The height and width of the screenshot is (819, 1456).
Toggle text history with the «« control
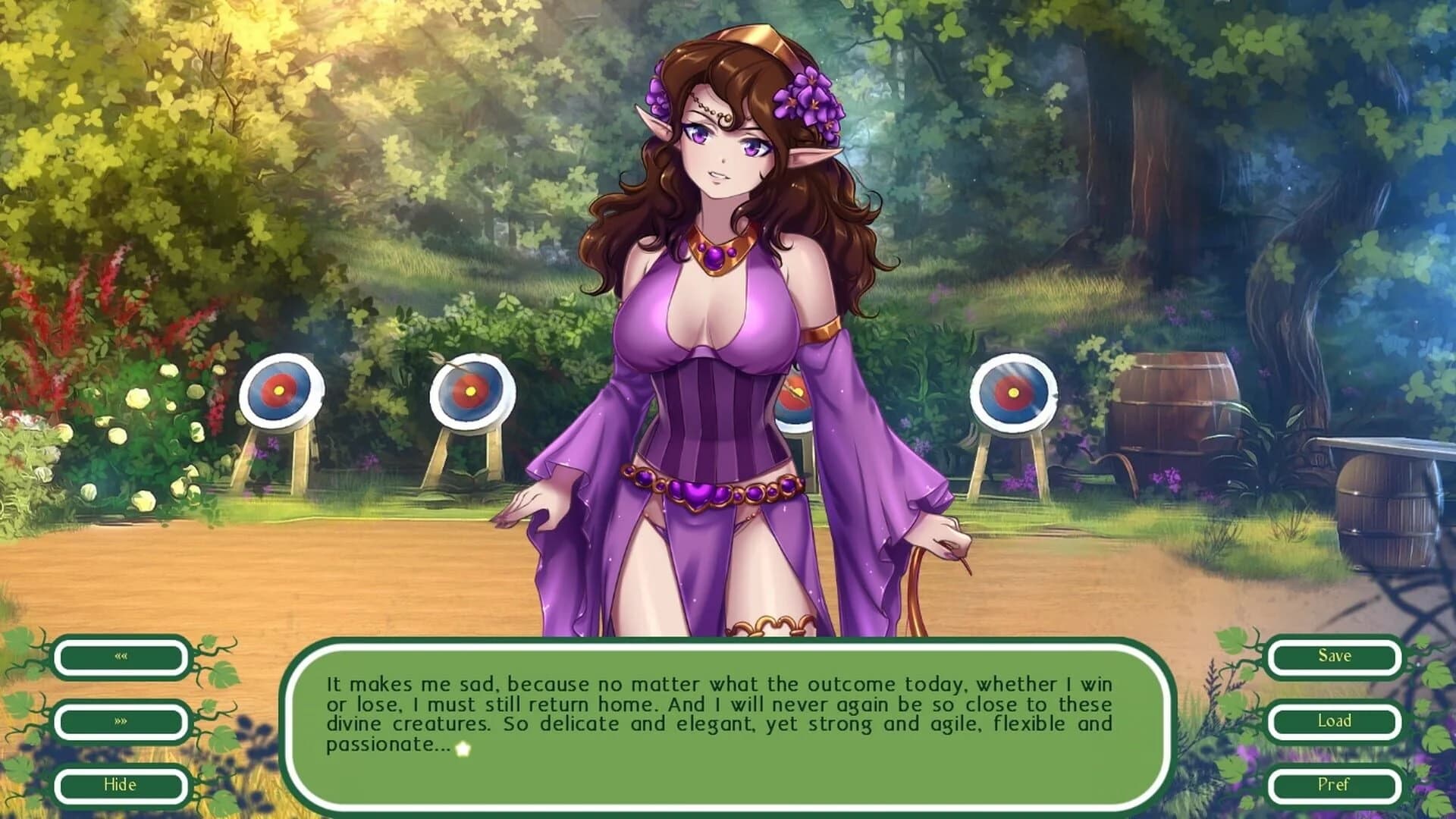tap(121, 657)
